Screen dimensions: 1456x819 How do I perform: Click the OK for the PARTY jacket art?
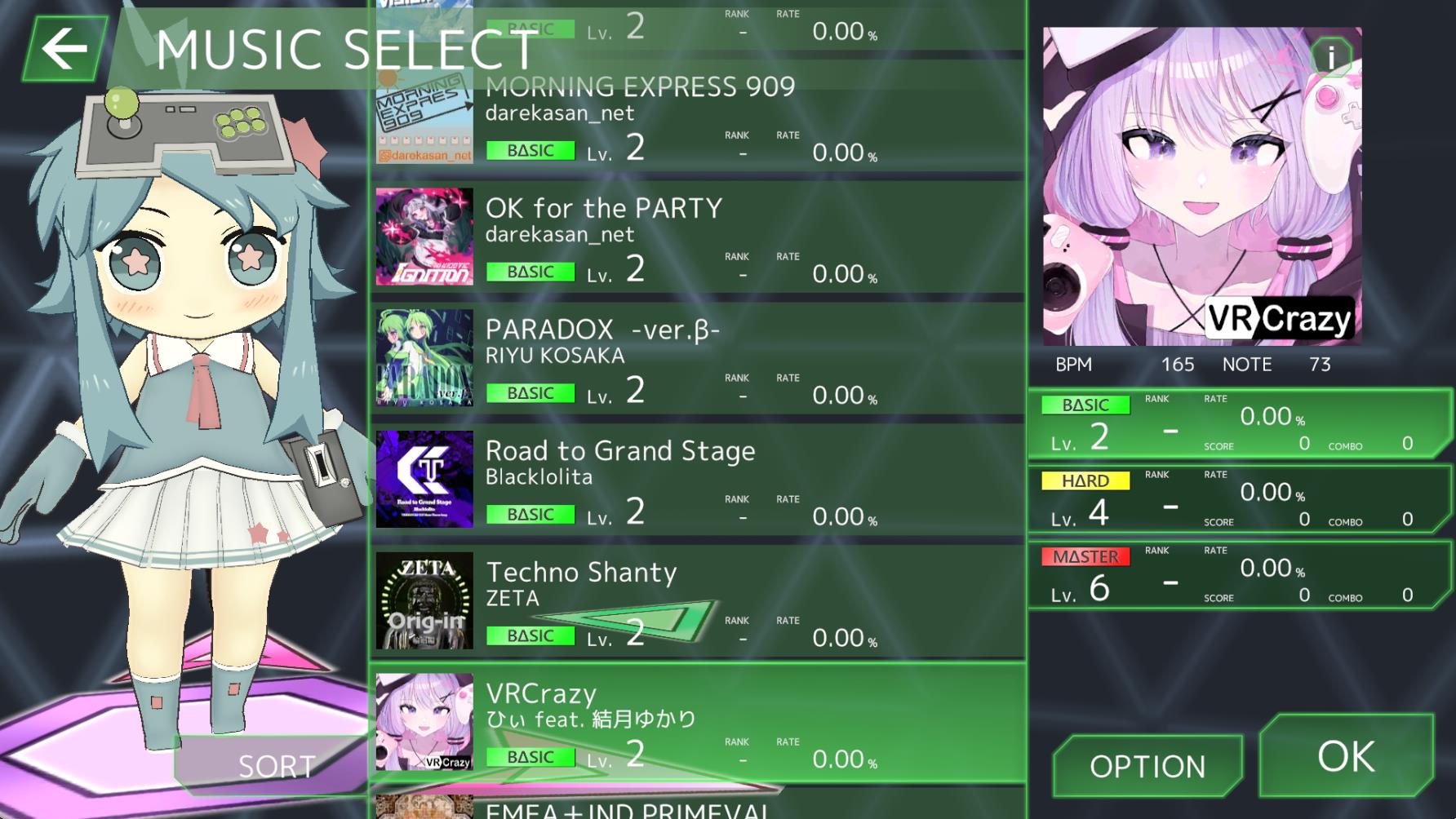424,237
